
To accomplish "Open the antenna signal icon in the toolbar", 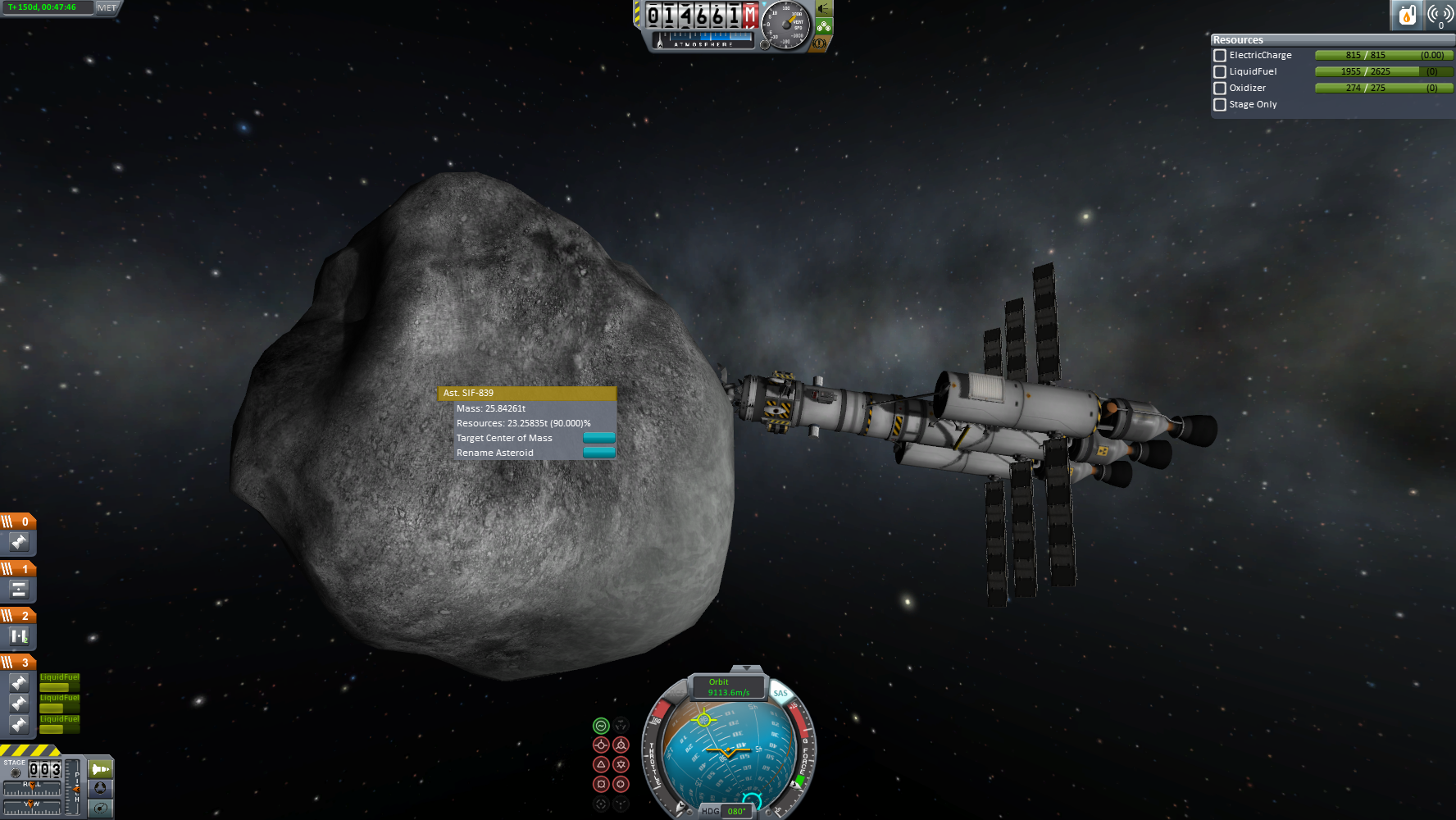I will (x=1440, y=15).
